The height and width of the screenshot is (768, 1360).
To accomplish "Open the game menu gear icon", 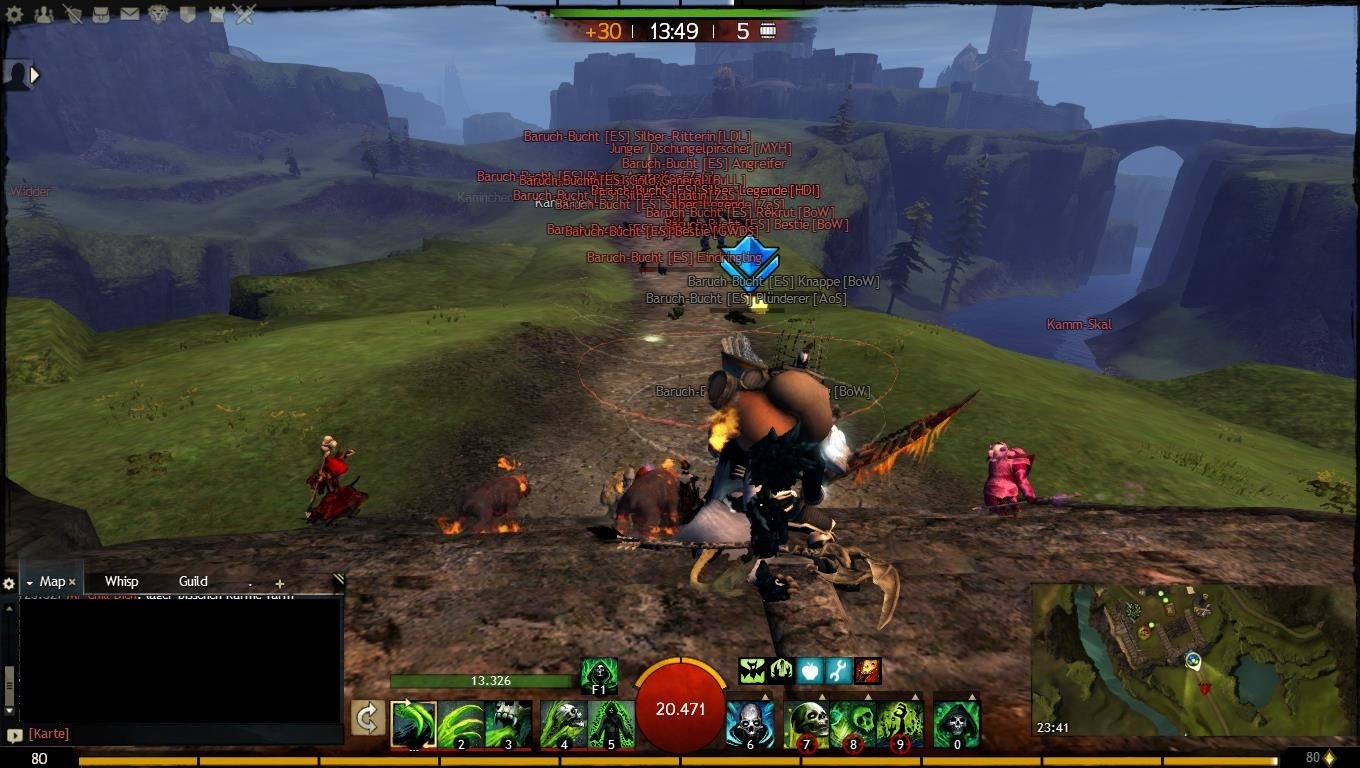I will [14, 14].
